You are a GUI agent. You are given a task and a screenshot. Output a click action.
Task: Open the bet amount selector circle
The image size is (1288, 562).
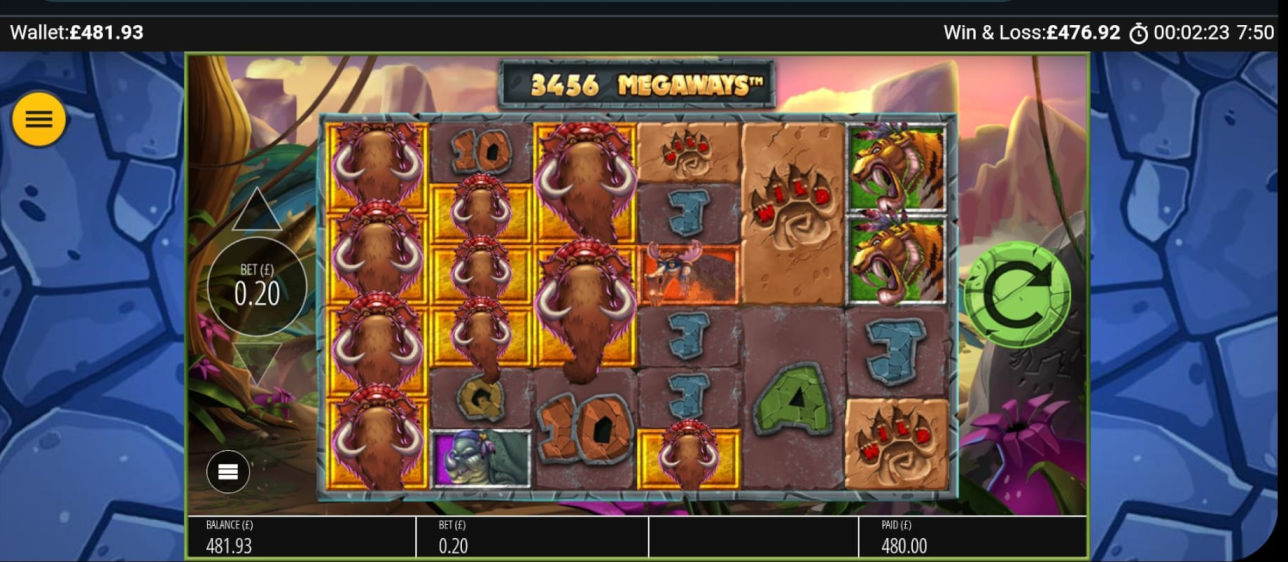257,287
